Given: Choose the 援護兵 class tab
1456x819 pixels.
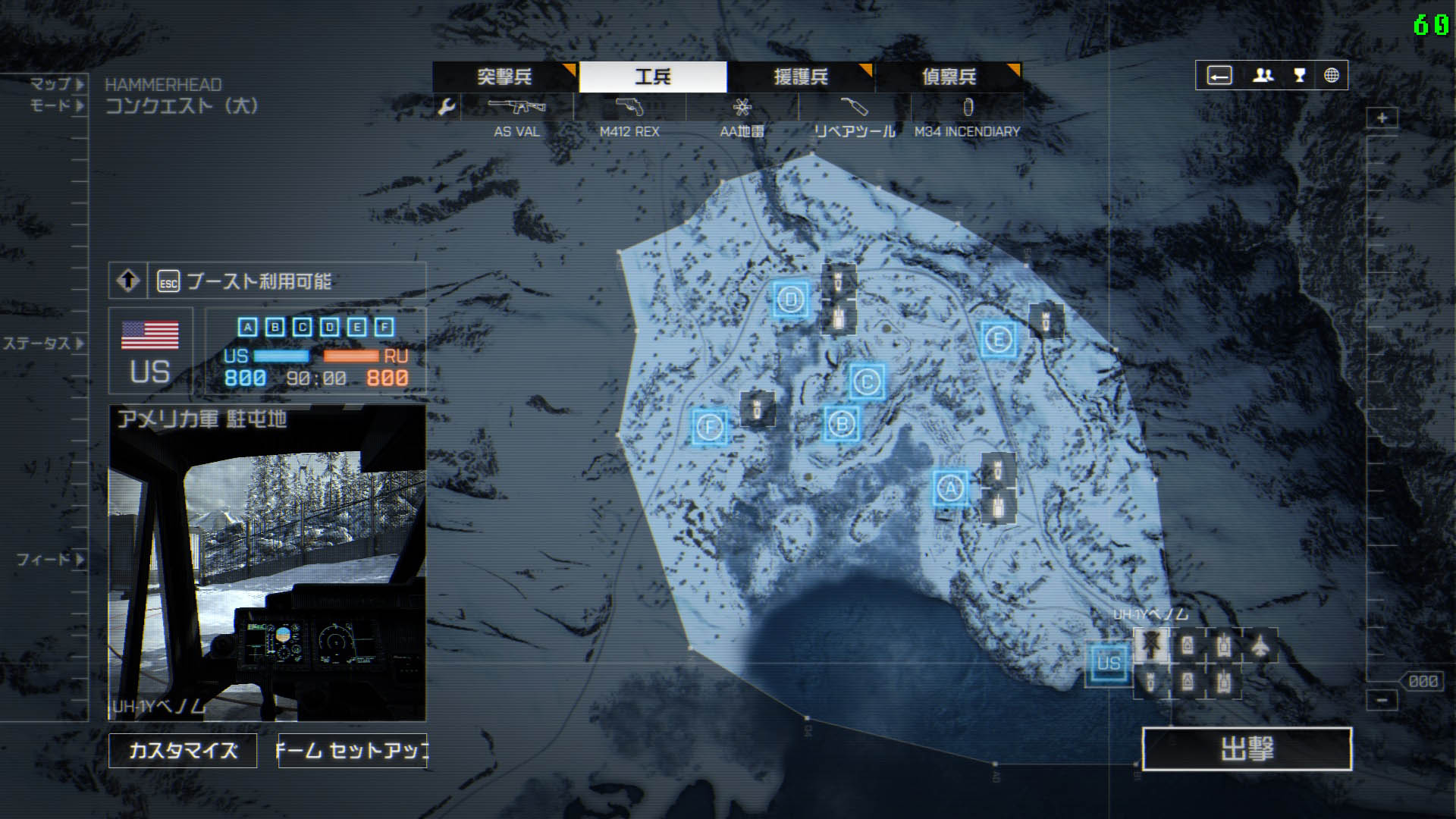Looking at the screenshot, I should point(800,77).
